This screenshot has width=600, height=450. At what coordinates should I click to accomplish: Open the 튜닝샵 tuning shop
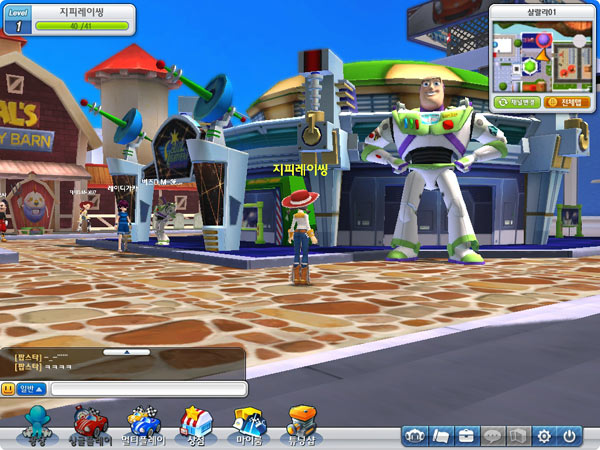click(x=303, y=425)
